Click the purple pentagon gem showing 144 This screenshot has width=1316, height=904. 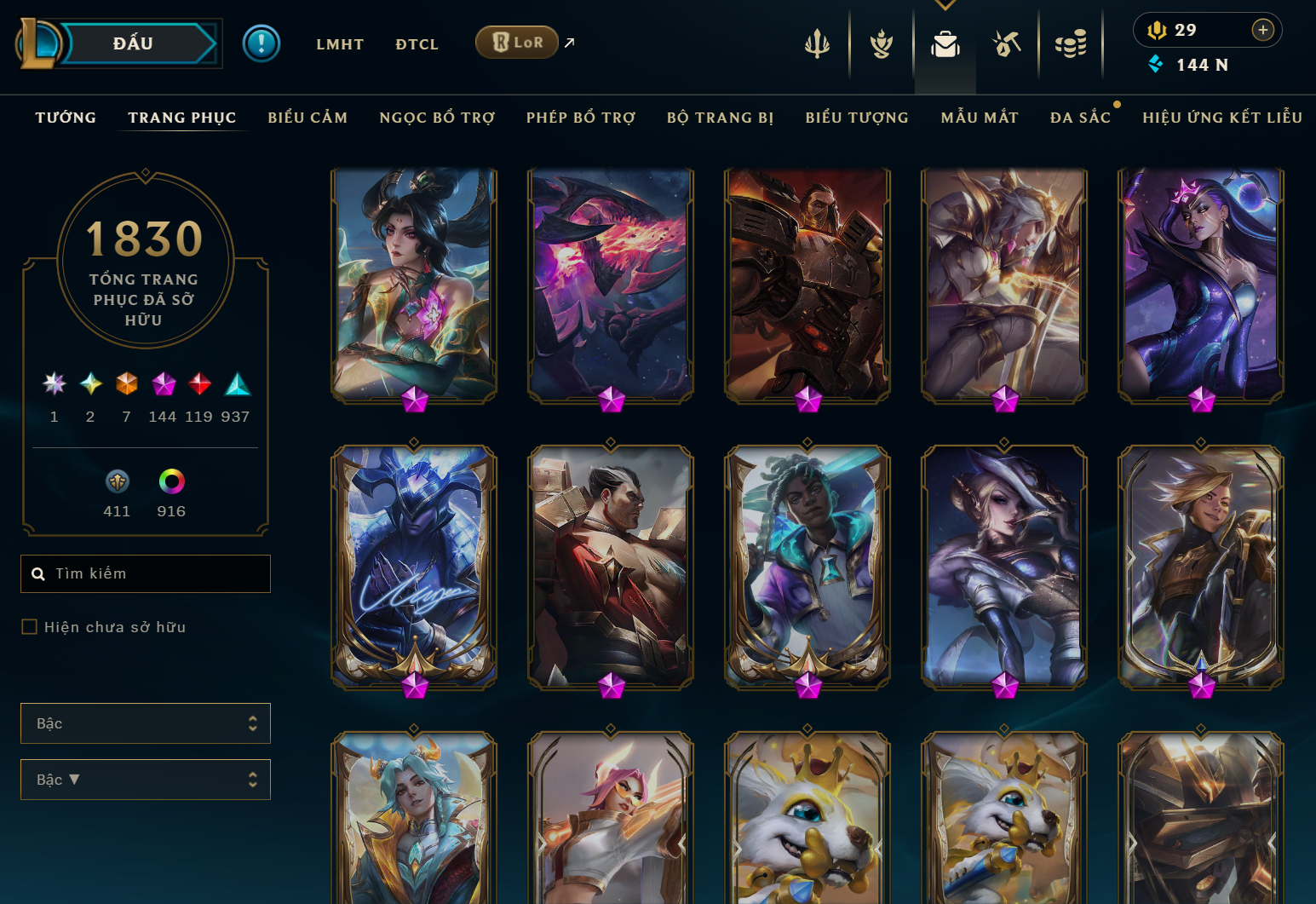164,384
